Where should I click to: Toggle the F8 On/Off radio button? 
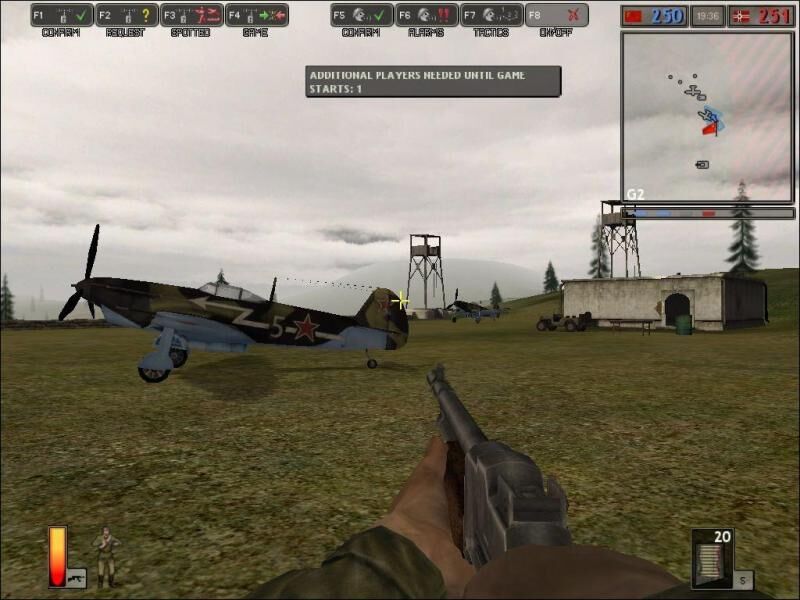(557, 15)
